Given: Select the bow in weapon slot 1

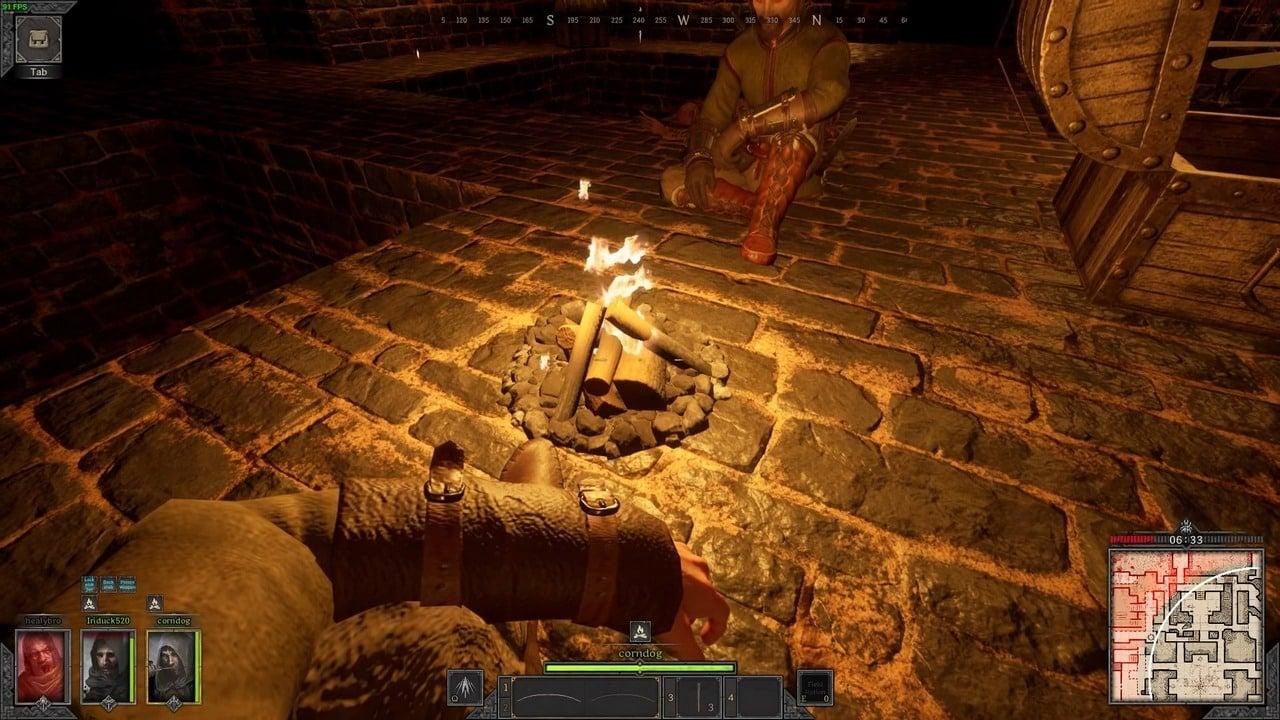Looking at the screenshot, I should (584, 696).
